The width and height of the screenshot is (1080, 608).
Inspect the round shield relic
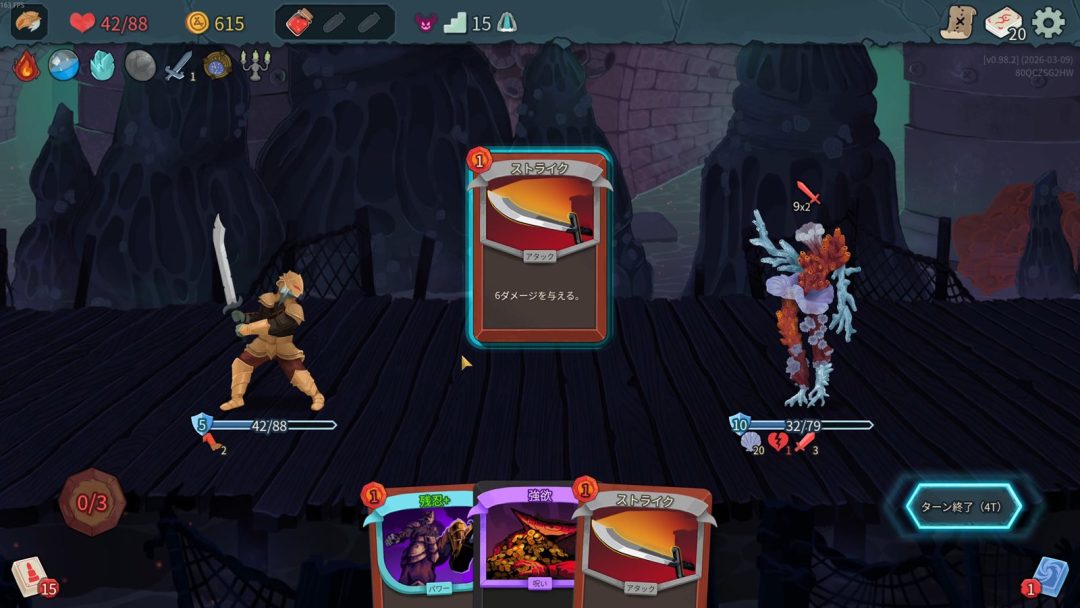coord(217,66)
